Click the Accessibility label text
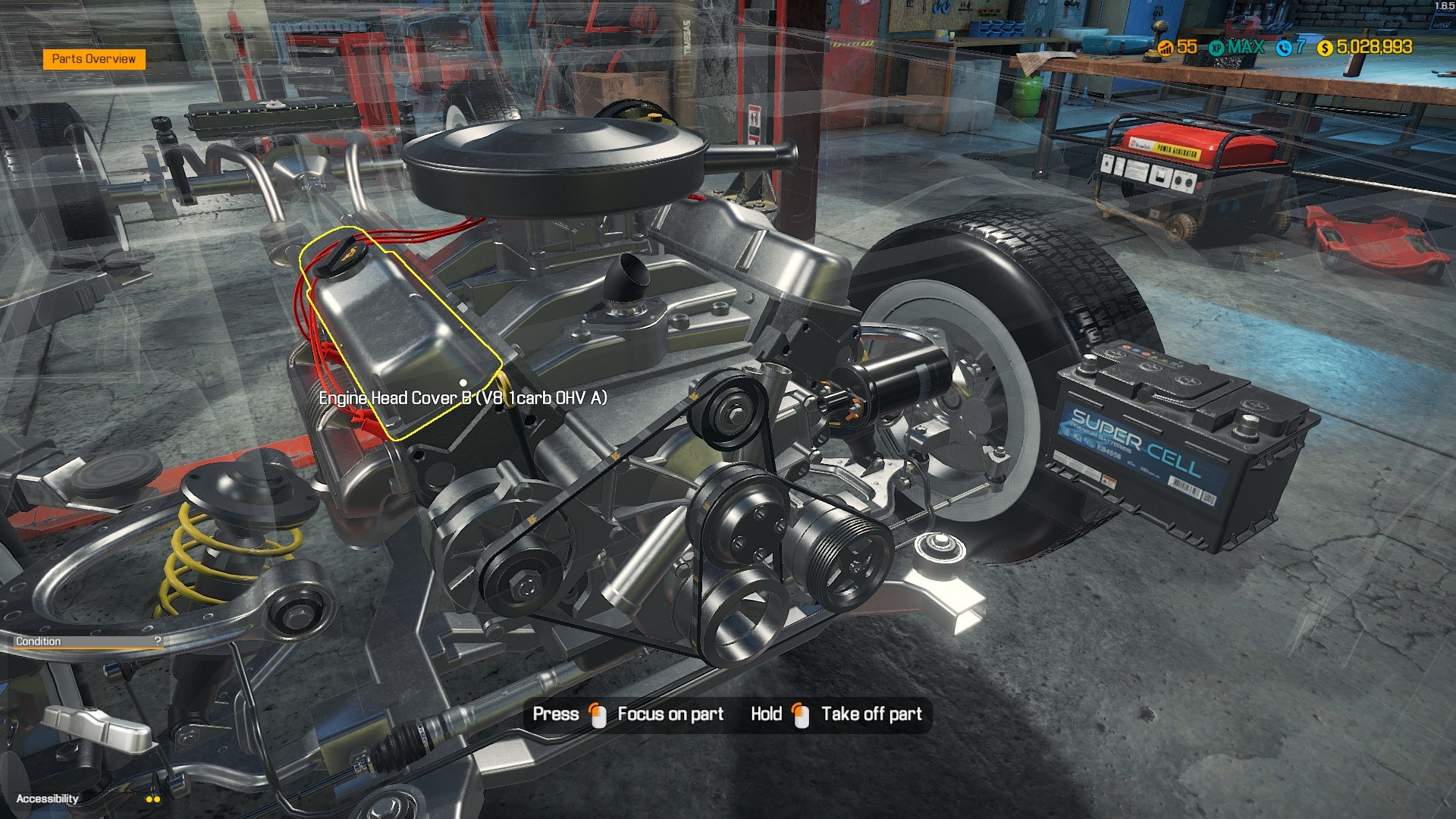The height and width of the screenshot is (819, 1456). point(49,799)
